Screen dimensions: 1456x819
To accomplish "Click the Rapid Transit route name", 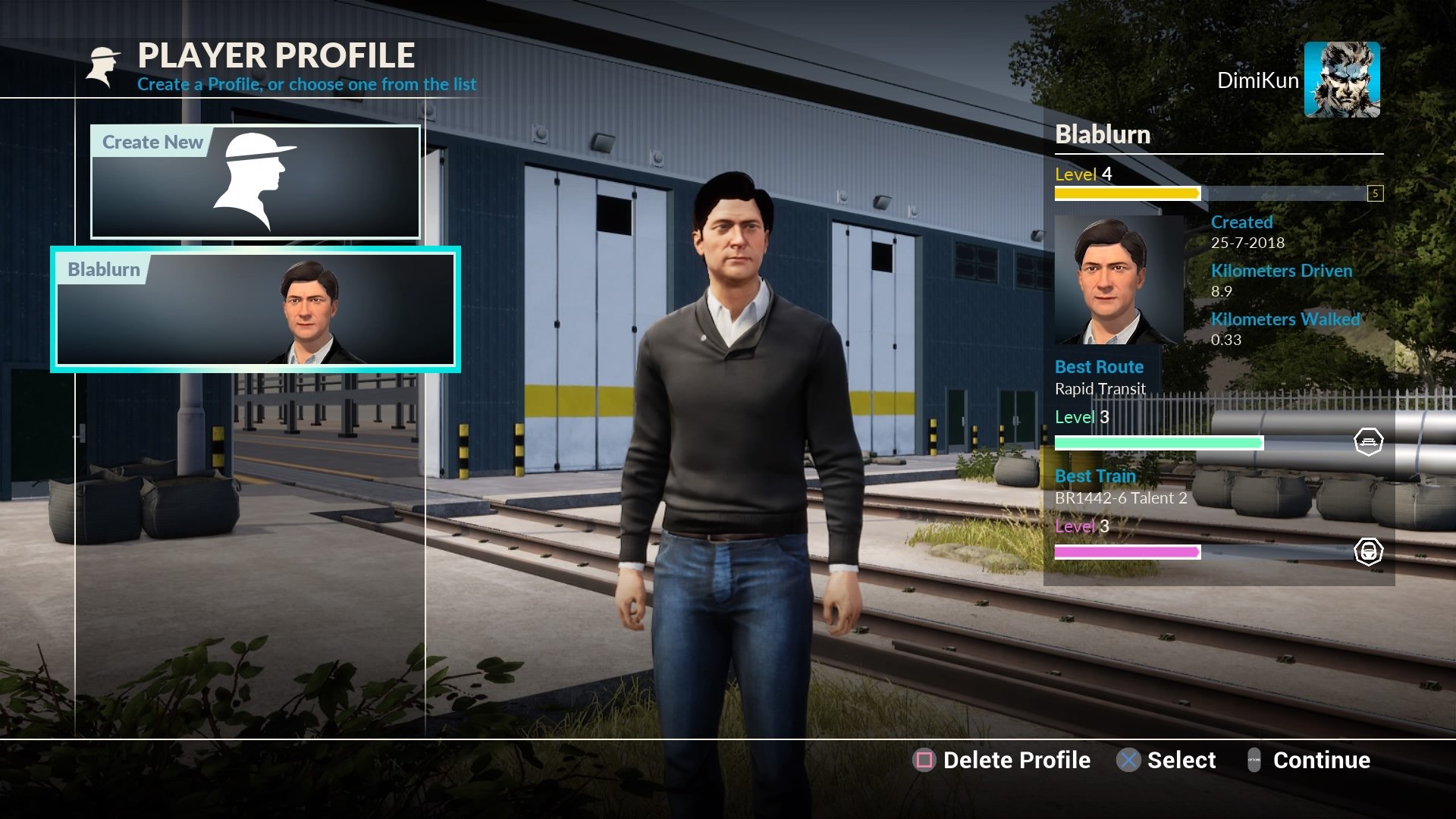I will 1100,389.
